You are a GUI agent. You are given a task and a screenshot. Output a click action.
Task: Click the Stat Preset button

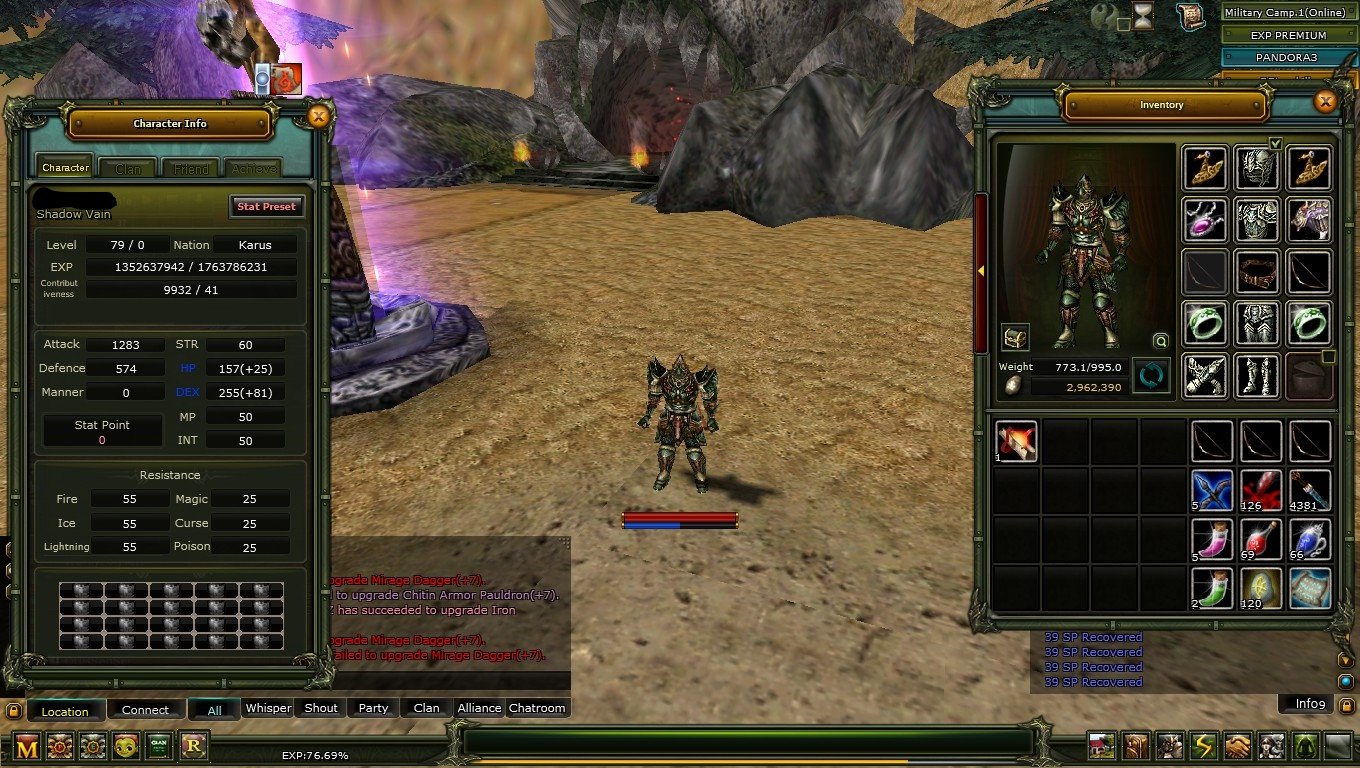coord(266,207)
